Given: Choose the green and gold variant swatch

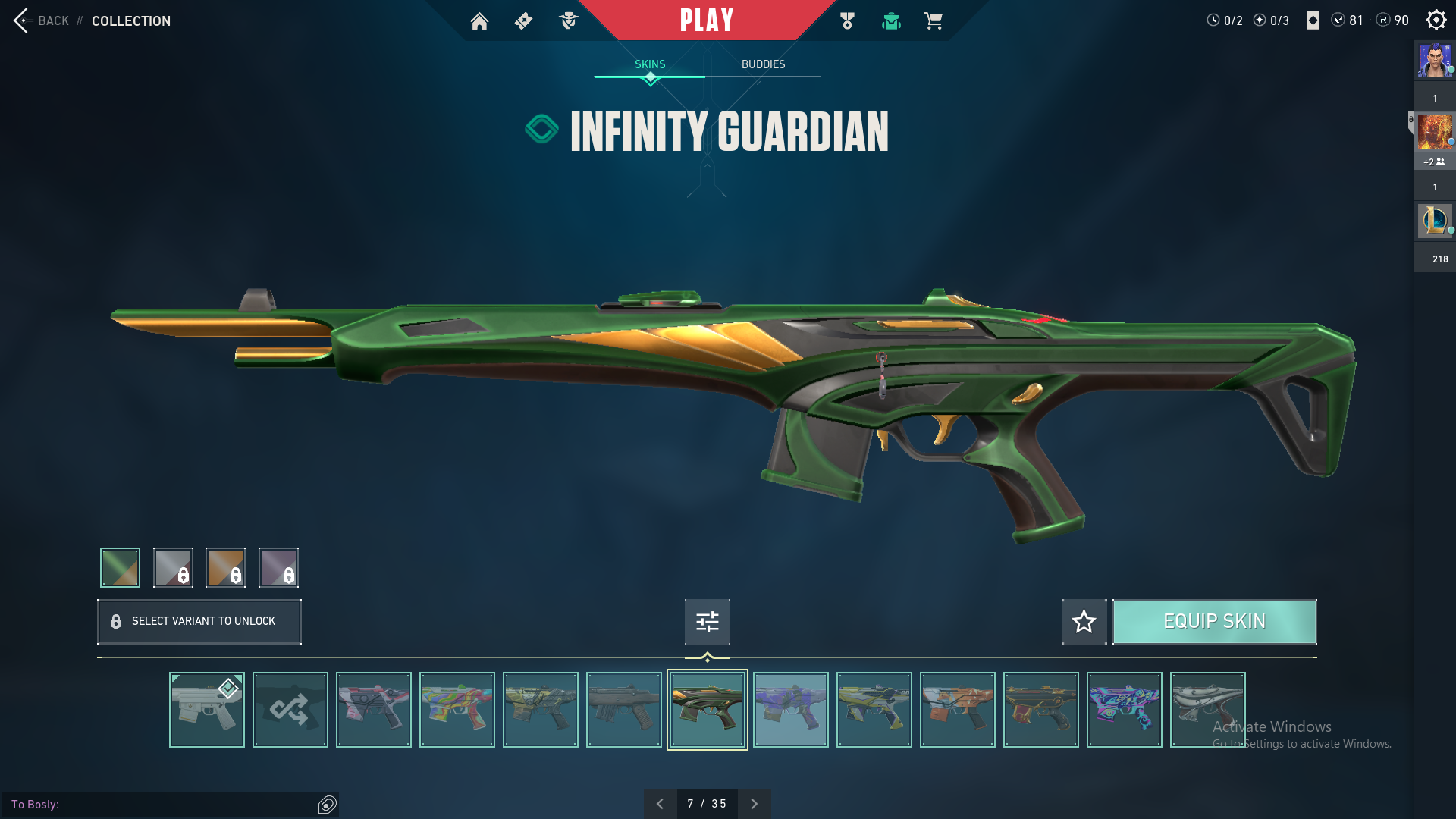Looking at the screenshot, I should (120, 567).
